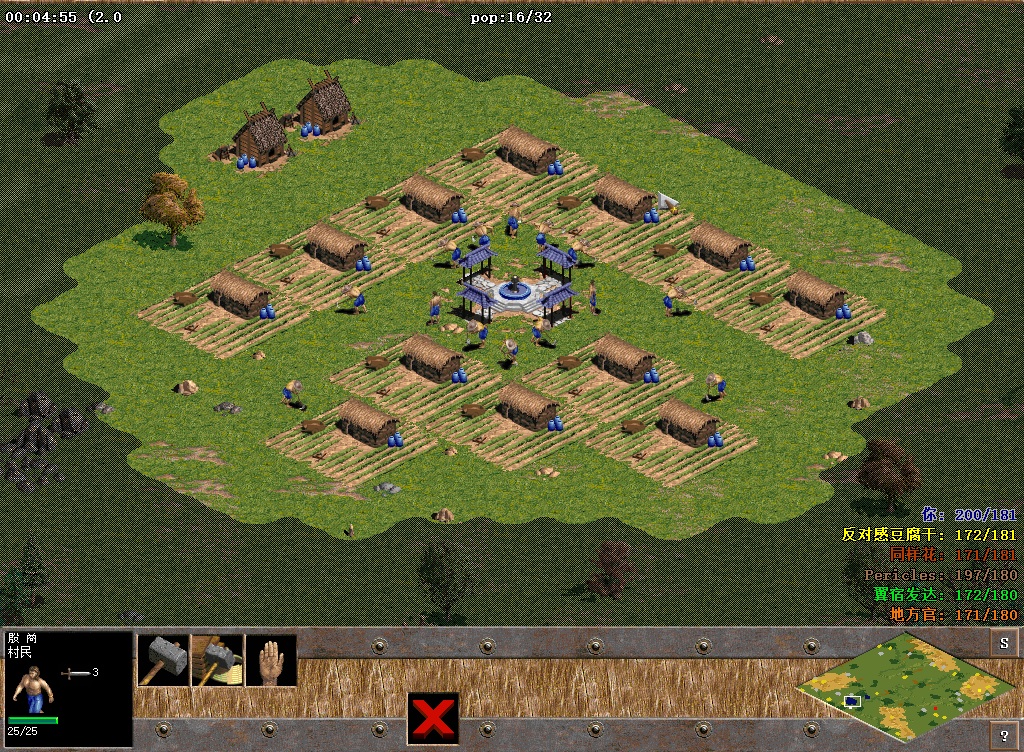This screenshot has width=1024, height=752.
Task: Toggle the S score display button
Action: point(1003,642)
